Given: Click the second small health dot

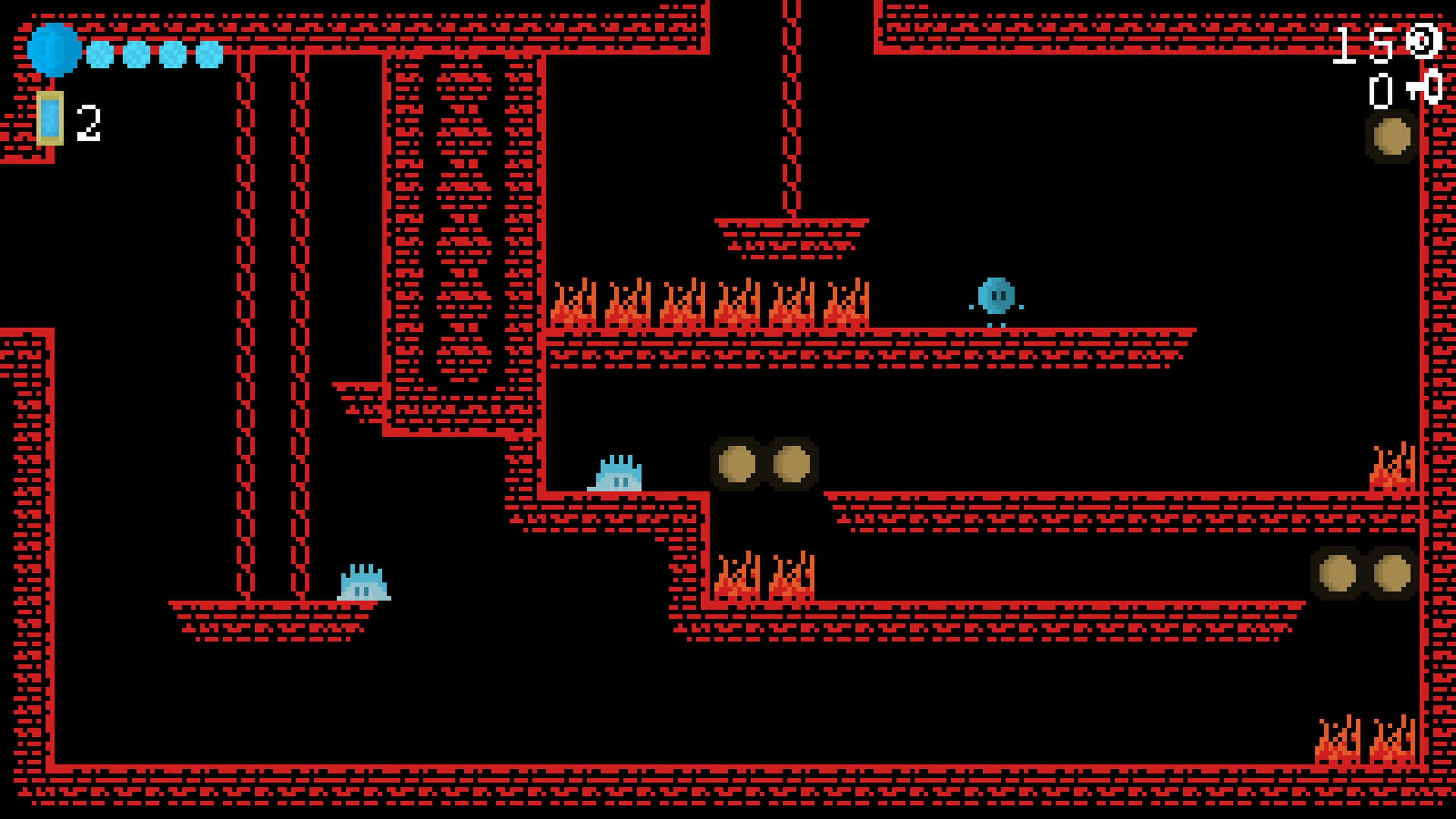Looking at the screenshot, I should pyautogui.click(x=135, y=55).
